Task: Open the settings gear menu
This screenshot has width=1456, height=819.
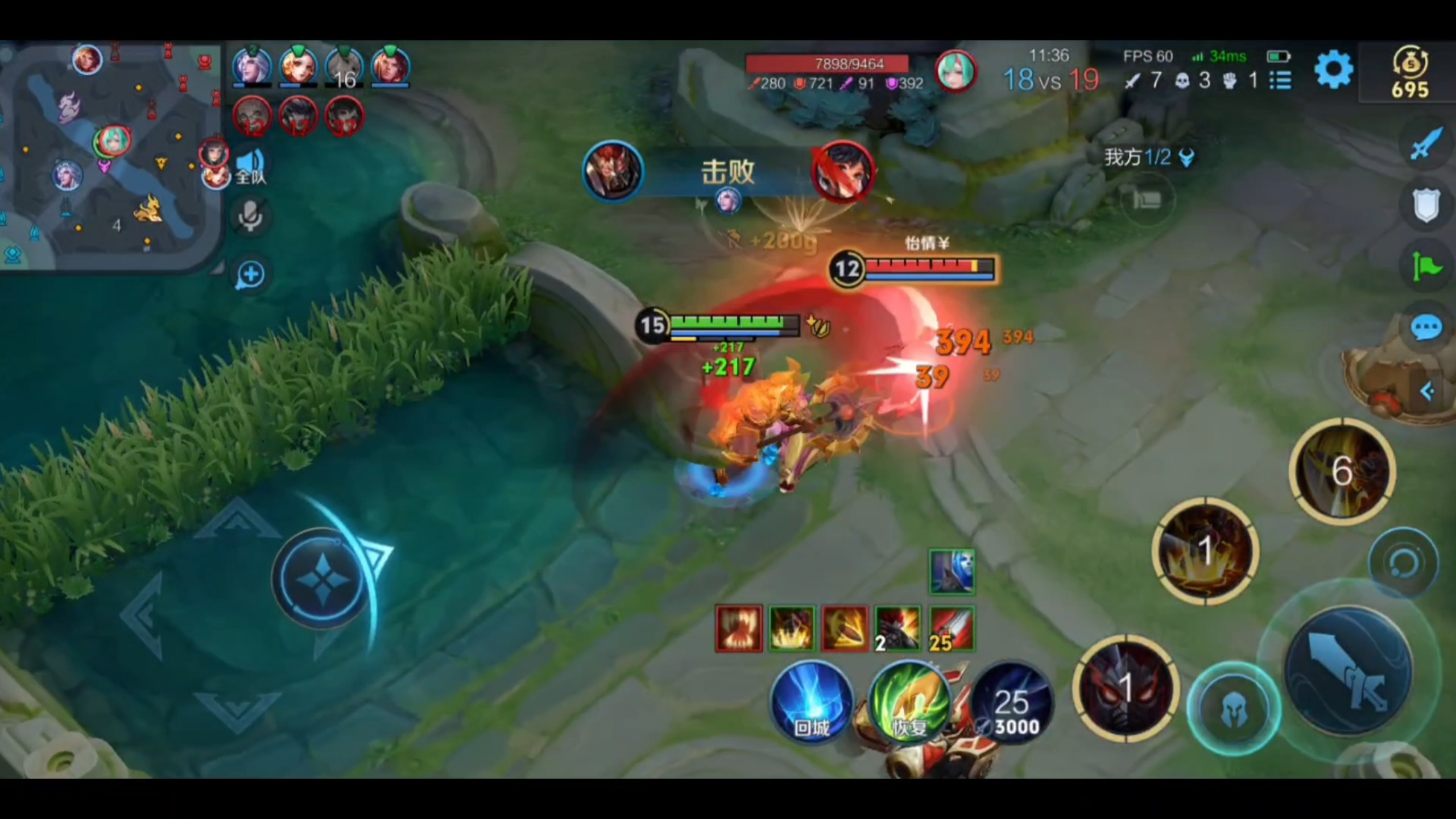Action: (1333, 70)
